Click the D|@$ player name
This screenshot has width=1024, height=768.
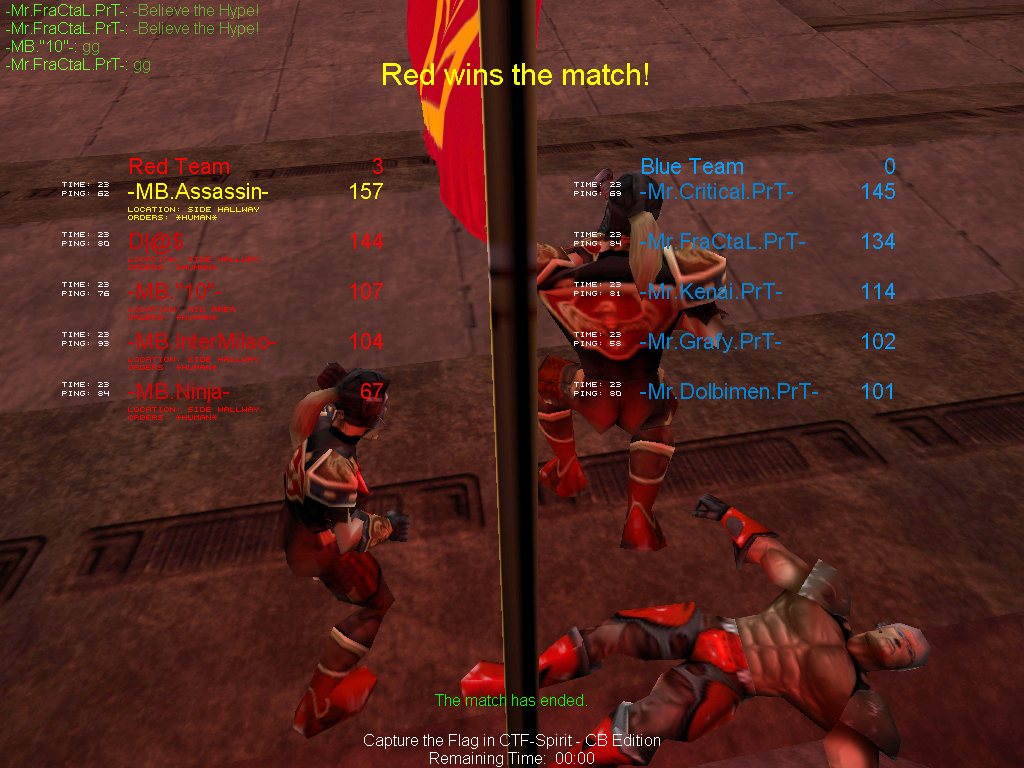pyautogui.click(x=156, y=241)
